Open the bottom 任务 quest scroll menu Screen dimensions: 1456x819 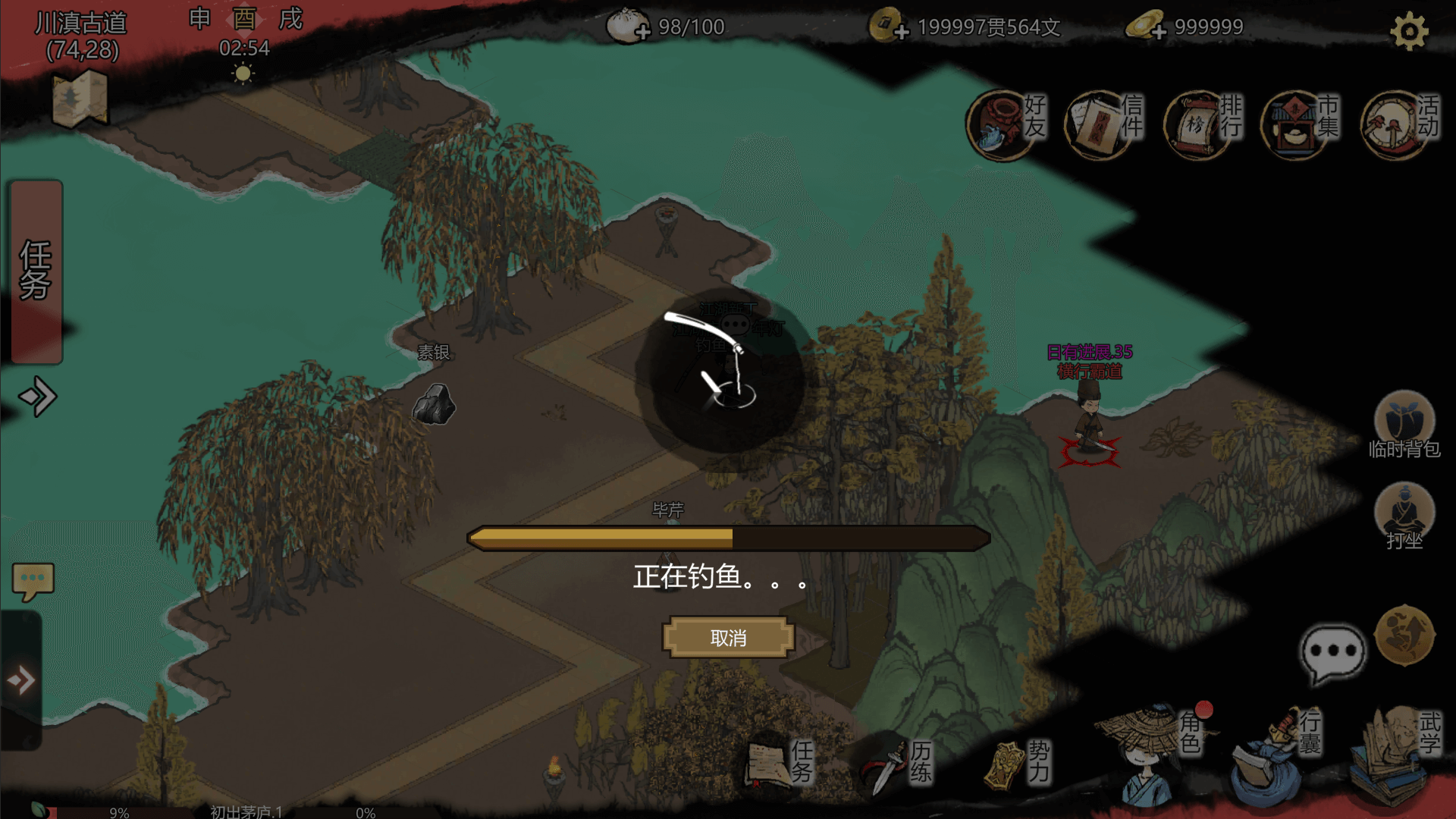777,762
